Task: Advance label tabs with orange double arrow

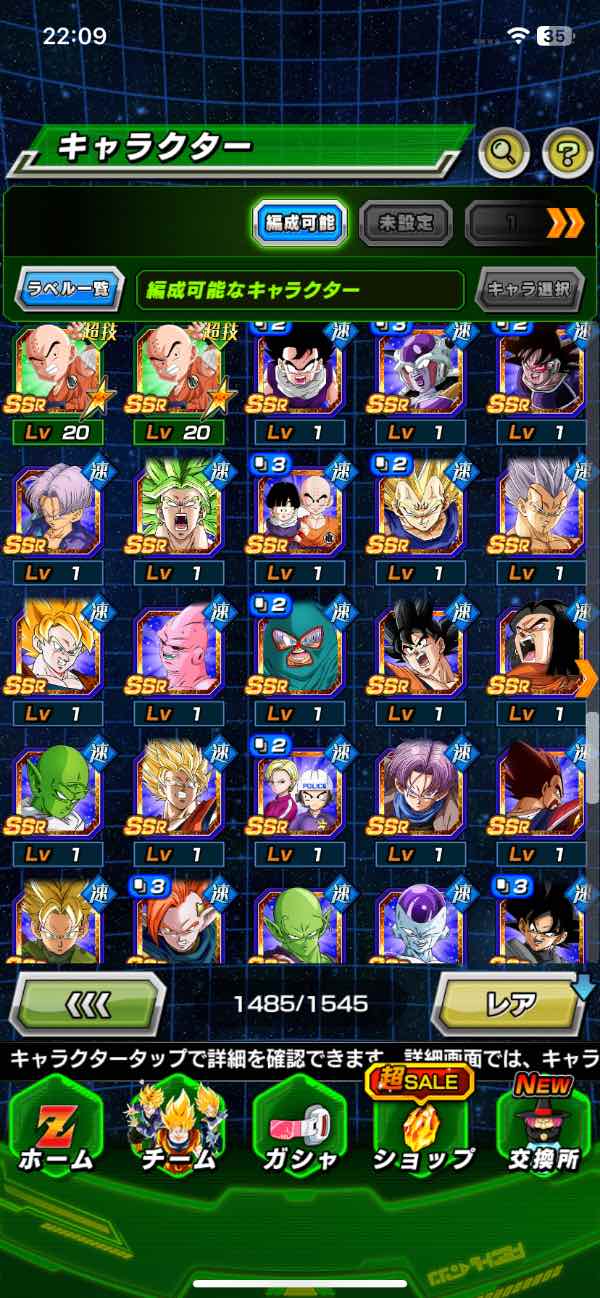Action: (x=565, y=223)
